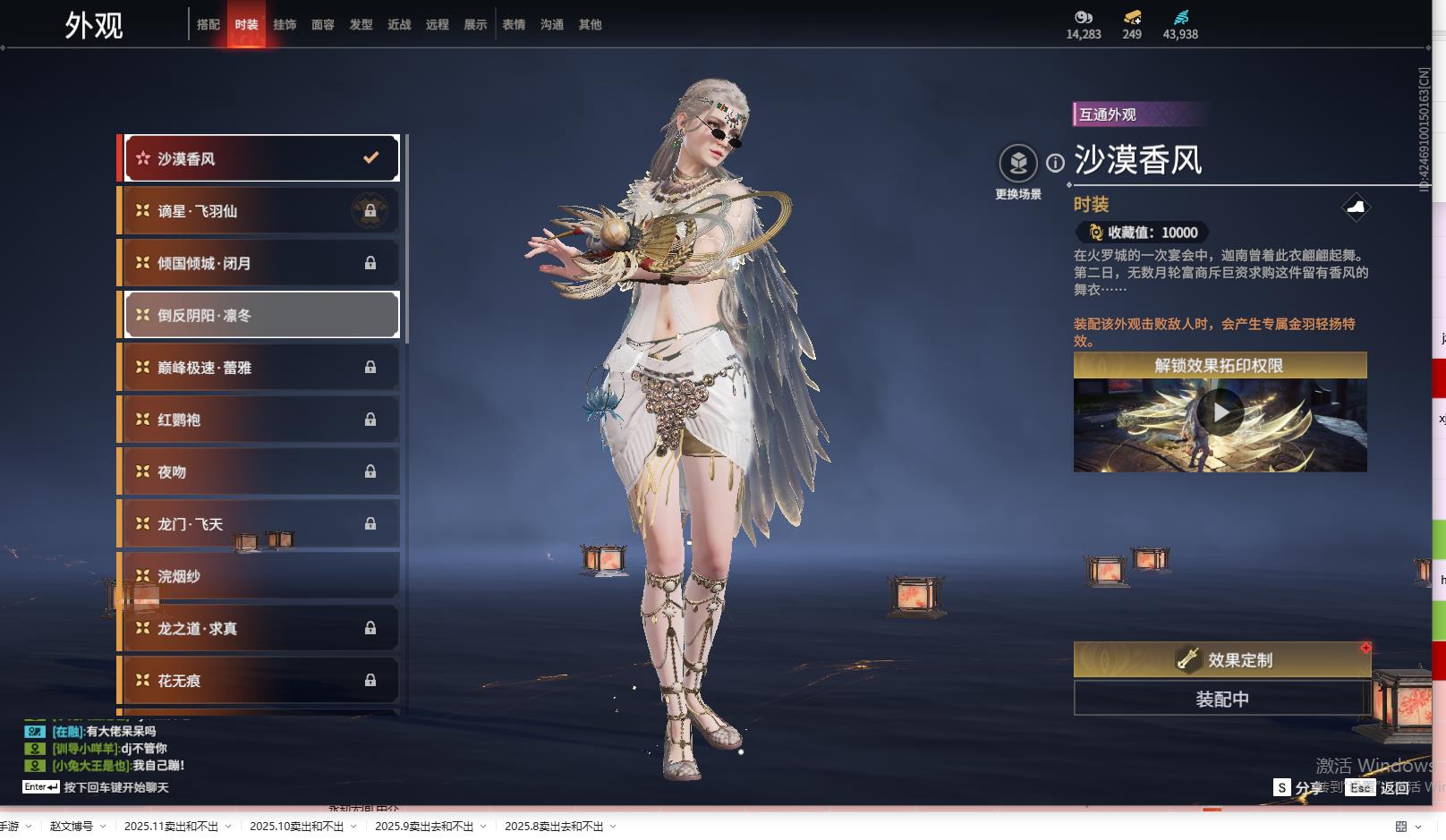Switch to the 搭配 tab
1446x840 pixels.
[x=208, y=25]
